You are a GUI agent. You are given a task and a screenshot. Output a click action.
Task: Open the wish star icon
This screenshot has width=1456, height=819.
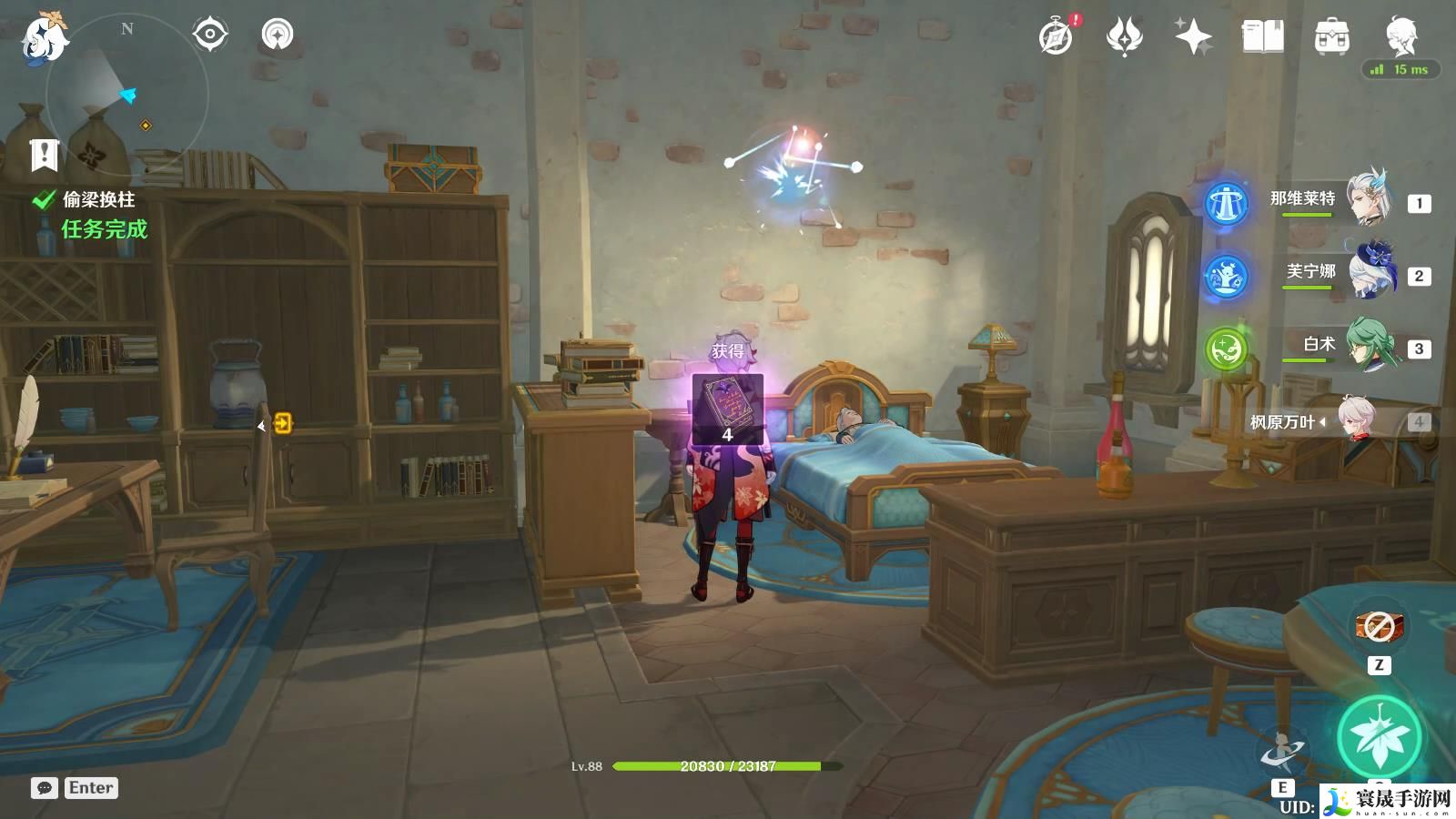tap(1193, 37)
